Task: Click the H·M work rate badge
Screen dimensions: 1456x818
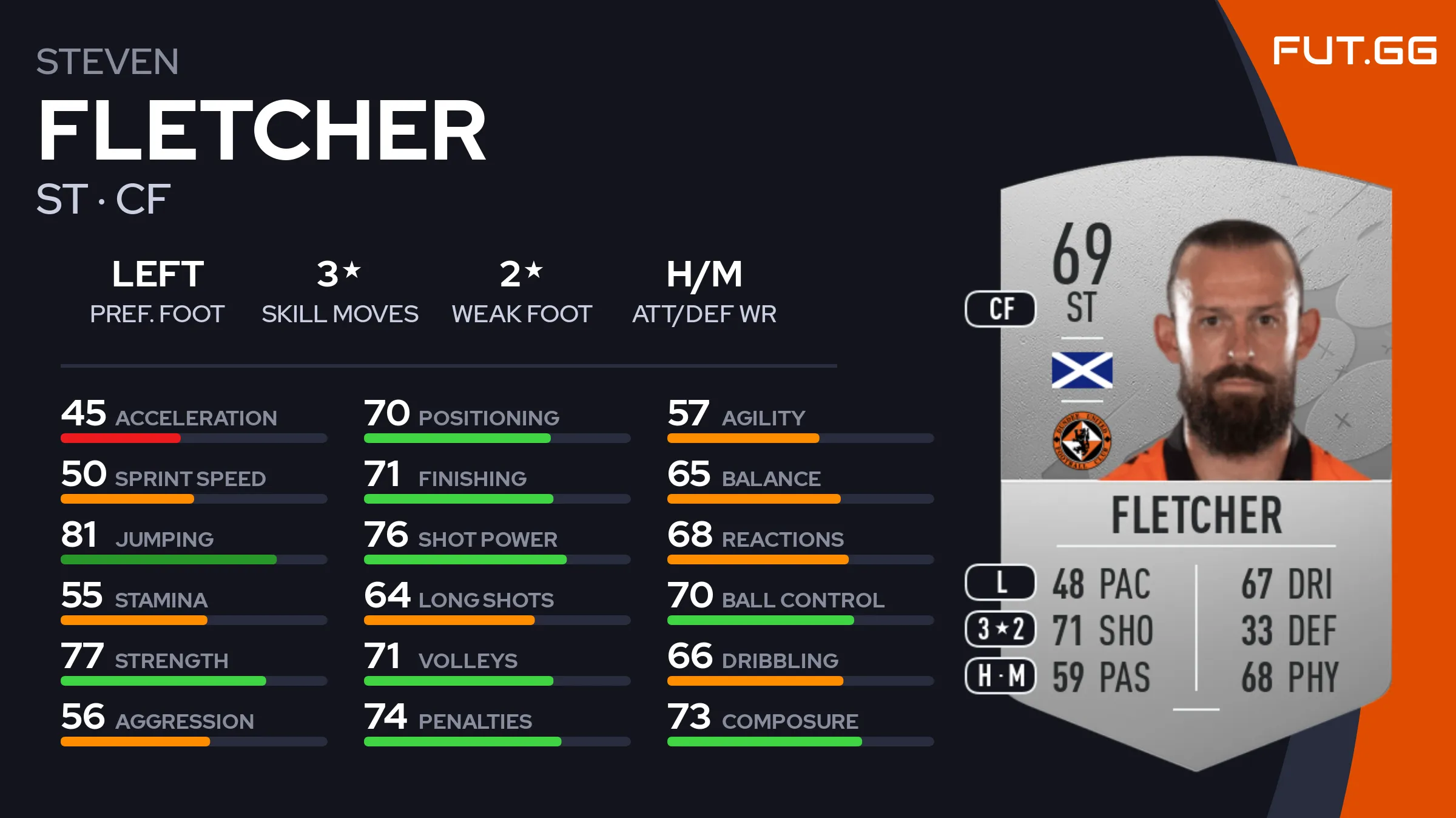Action: tap(1000, 675)
